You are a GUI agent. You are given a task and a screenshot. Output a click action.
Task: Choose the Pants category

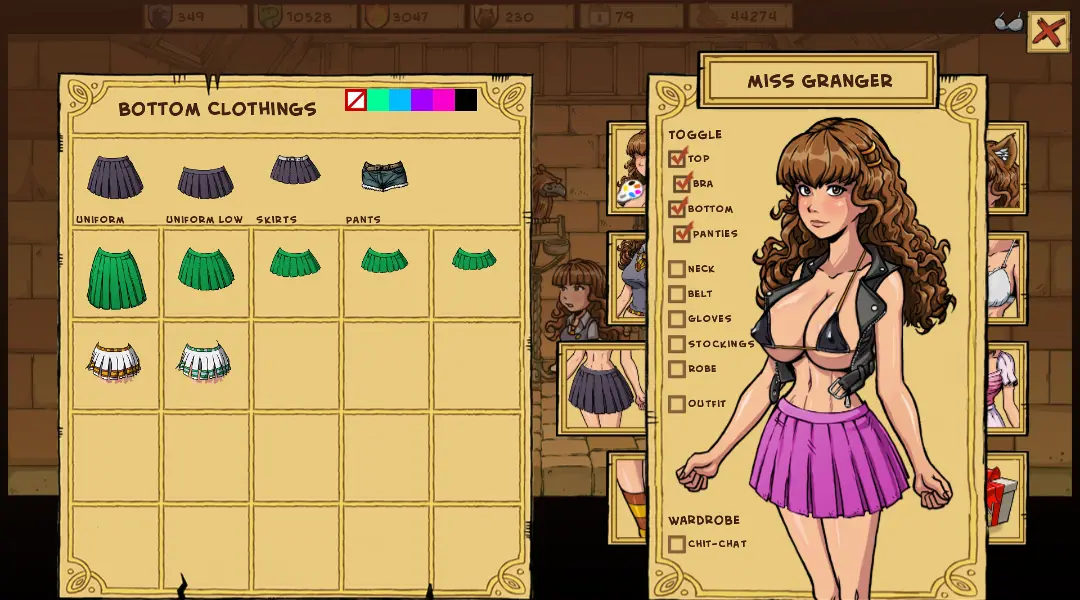coord(384,176)
